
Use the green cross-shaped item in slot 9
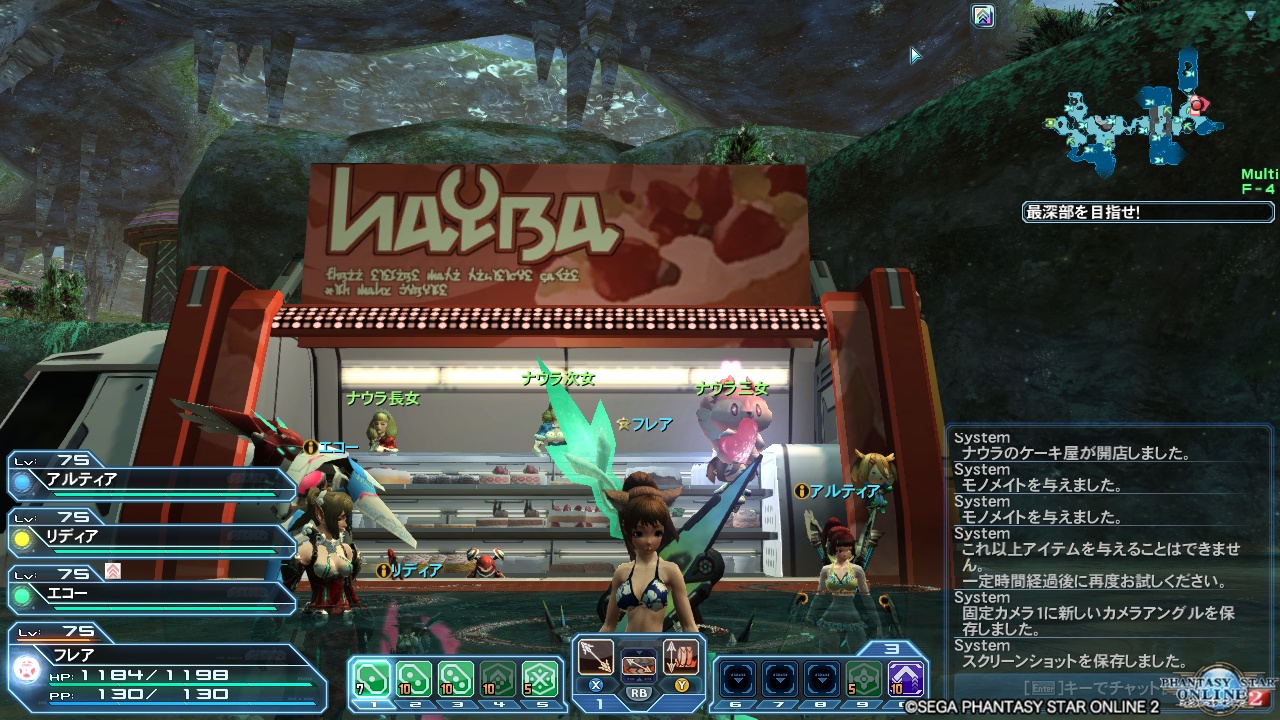click(862, 678)
